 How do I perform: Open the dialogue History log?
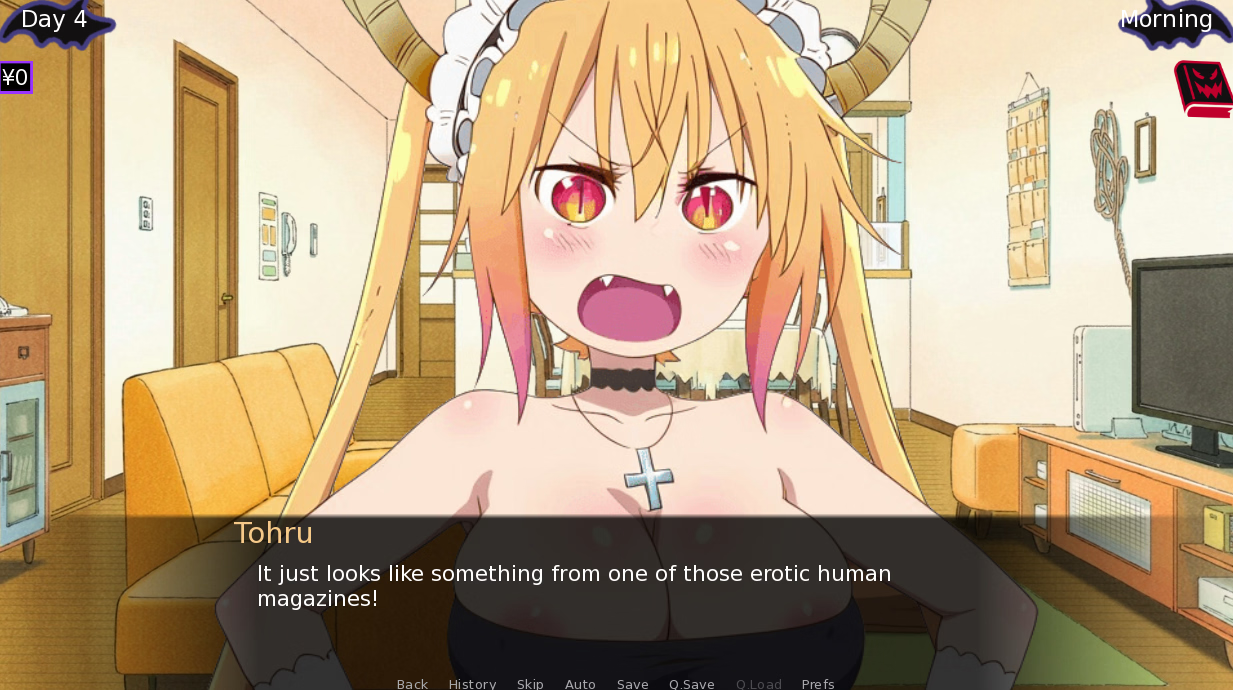tap(472, 684)
